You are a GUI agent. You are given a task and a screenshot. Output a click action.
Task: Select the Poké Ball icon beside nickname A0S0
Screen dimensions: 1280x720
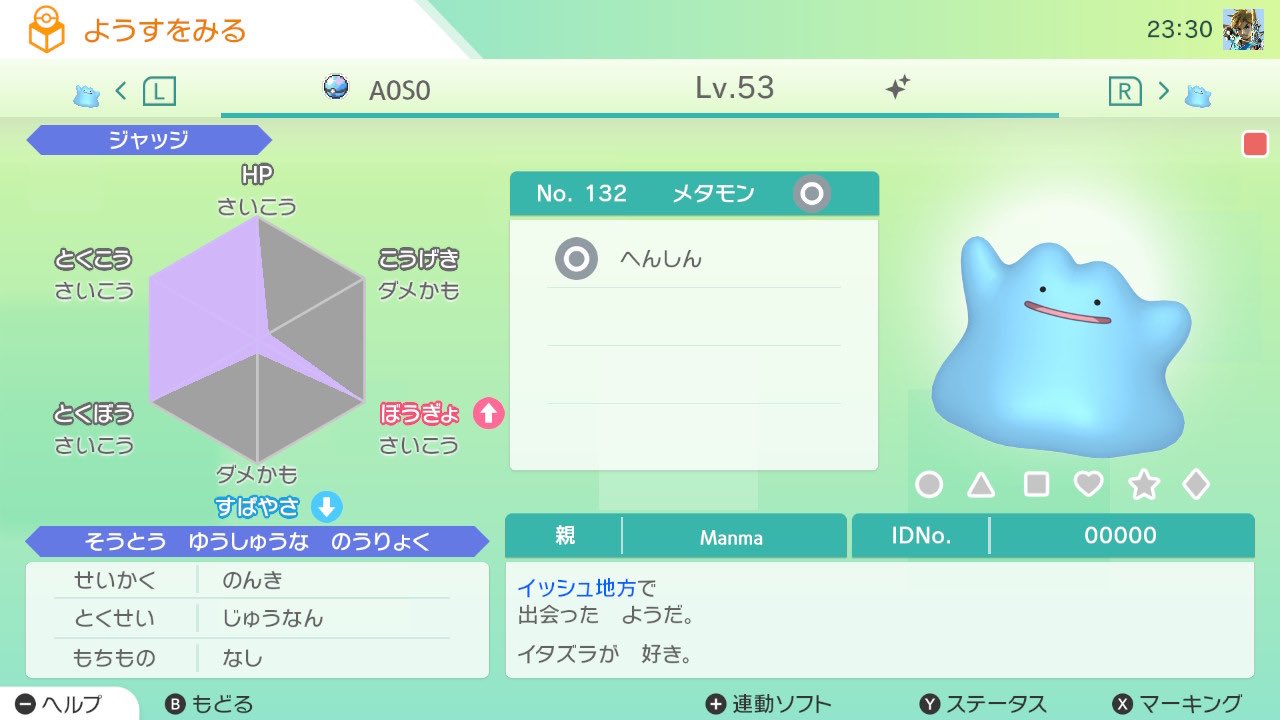tap(336, 88)
